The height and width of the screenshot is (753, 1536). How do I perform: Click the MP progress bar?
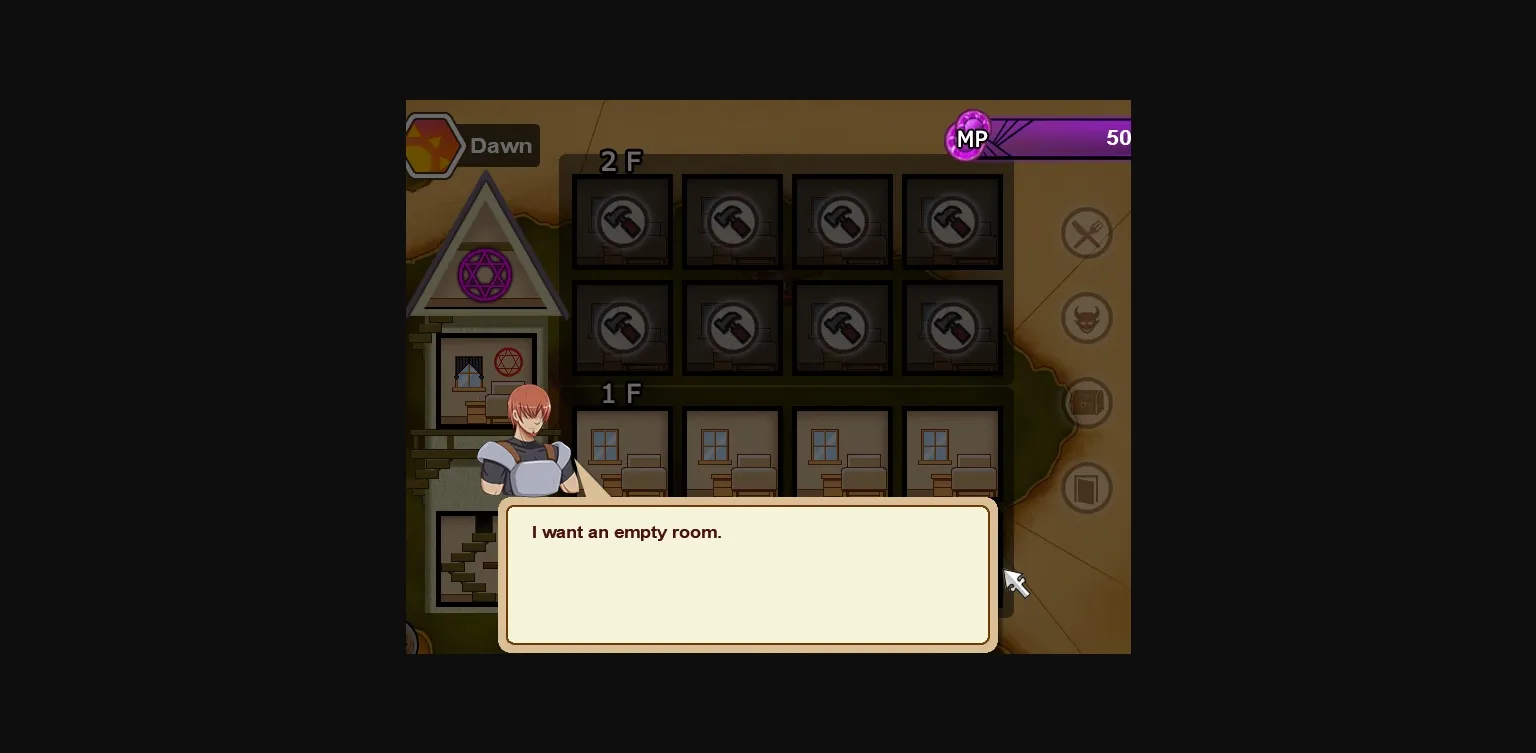(x=1060, y=137)
